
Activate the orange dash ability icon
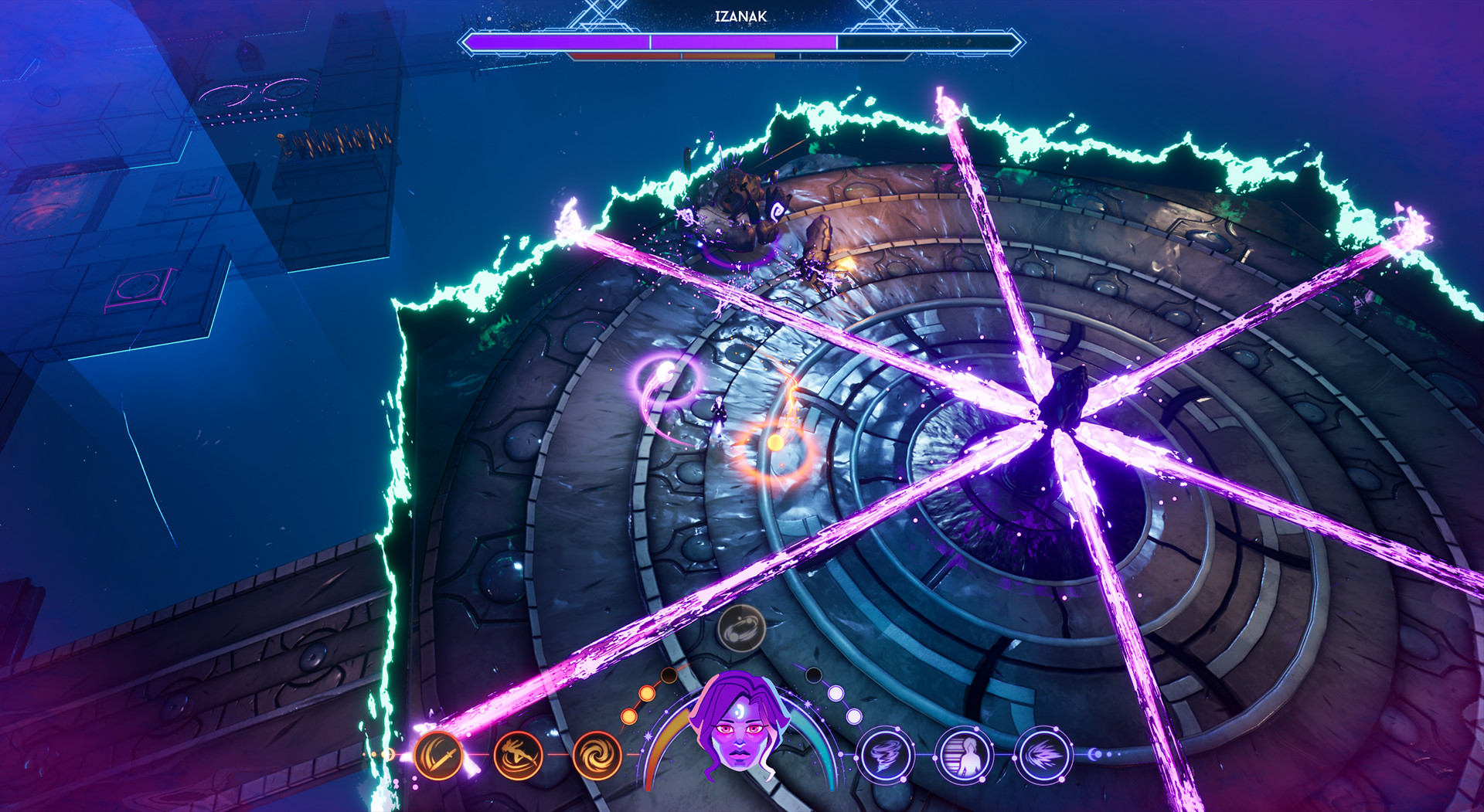[x=518, y=755]
